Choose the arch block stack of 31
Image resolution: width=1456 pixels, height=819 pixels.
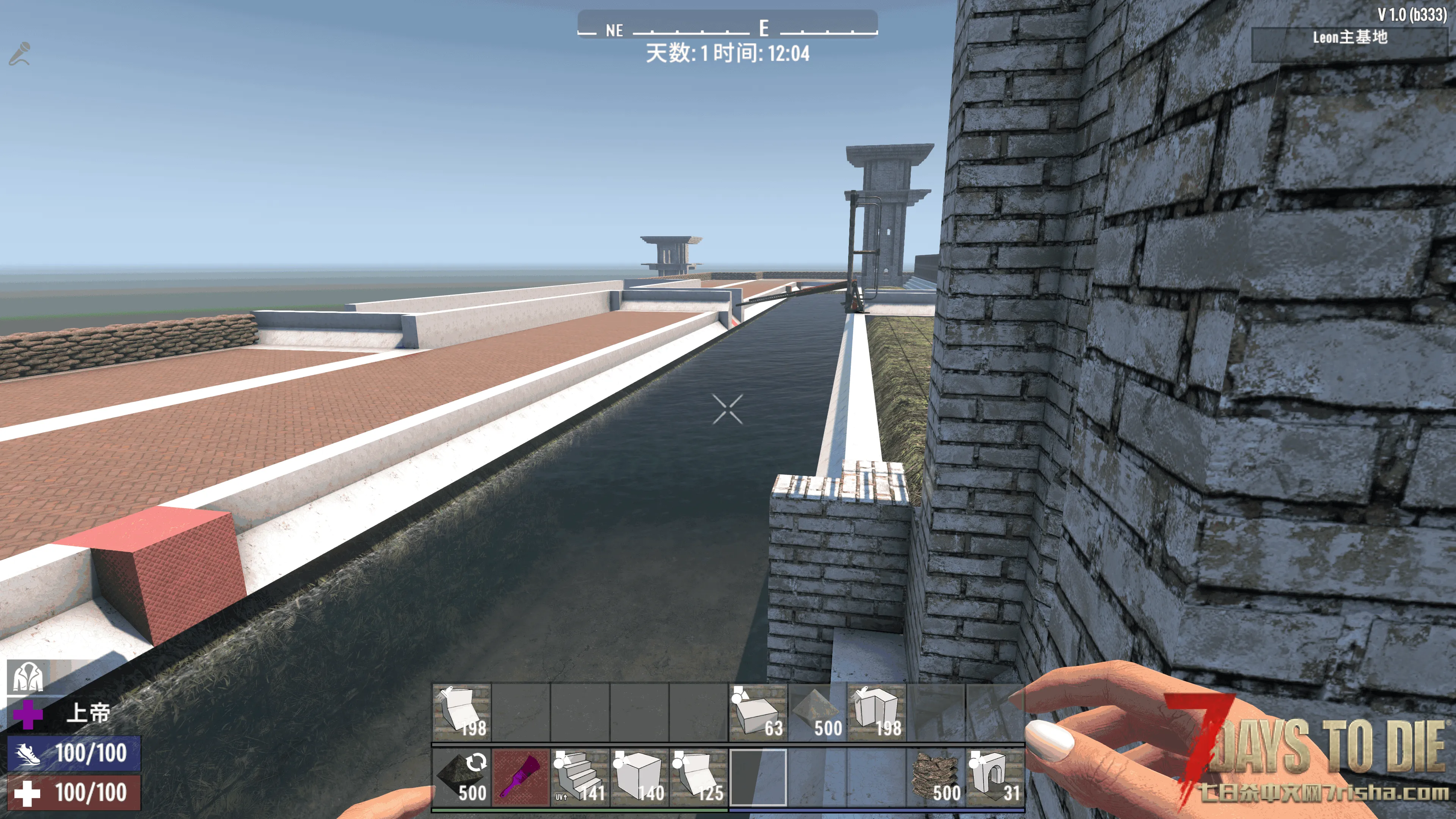click(995, 777)
